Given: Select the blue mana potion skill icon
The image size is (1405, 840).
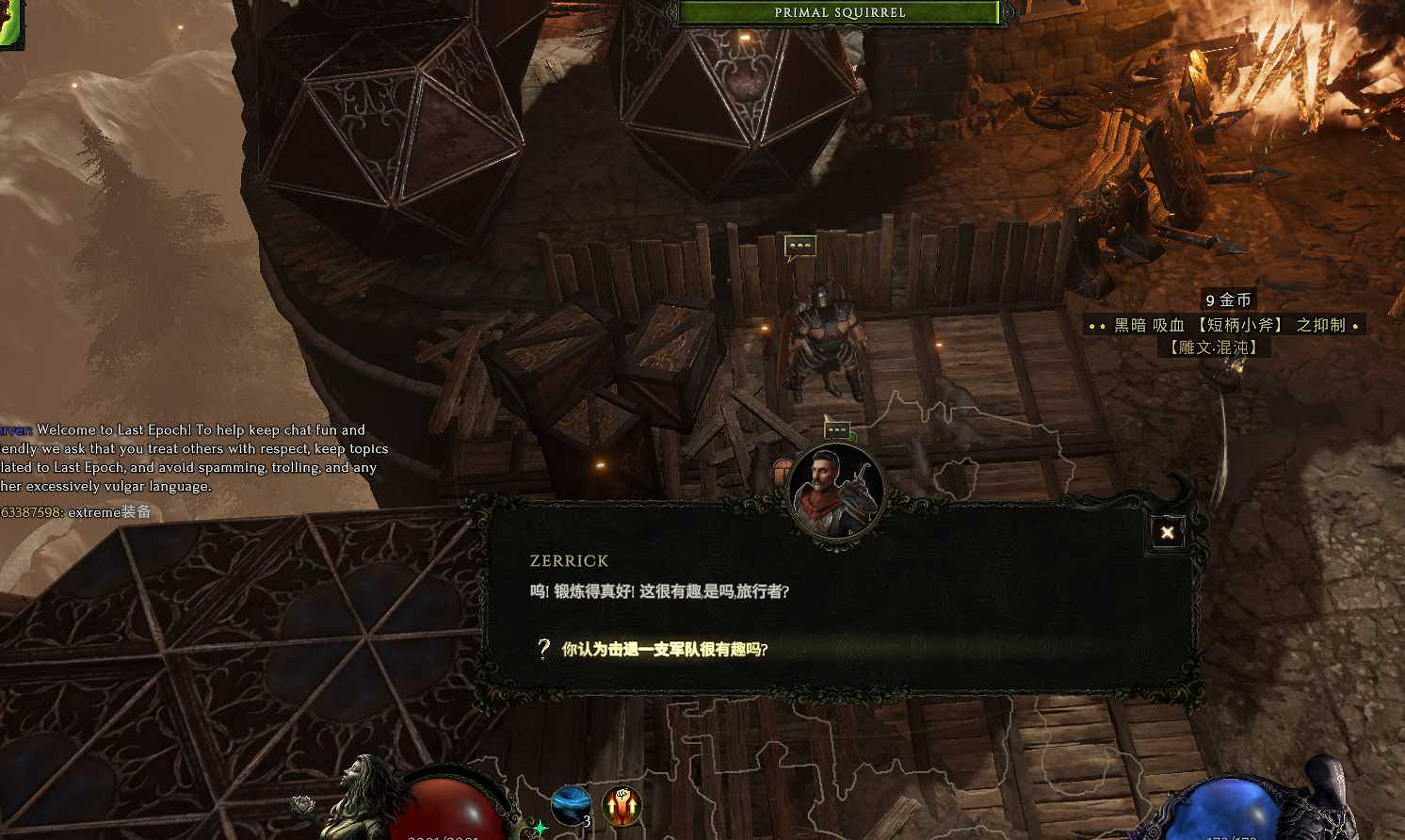Looking at the screenshot, I should (570, 805).
